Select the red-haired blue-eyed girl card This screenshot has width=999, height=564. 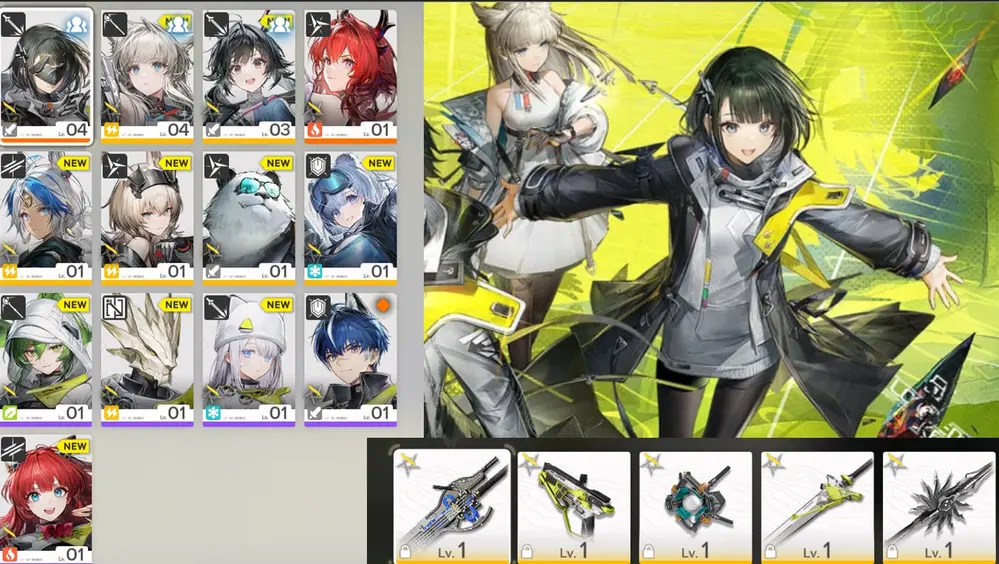(x=47, y=499)
